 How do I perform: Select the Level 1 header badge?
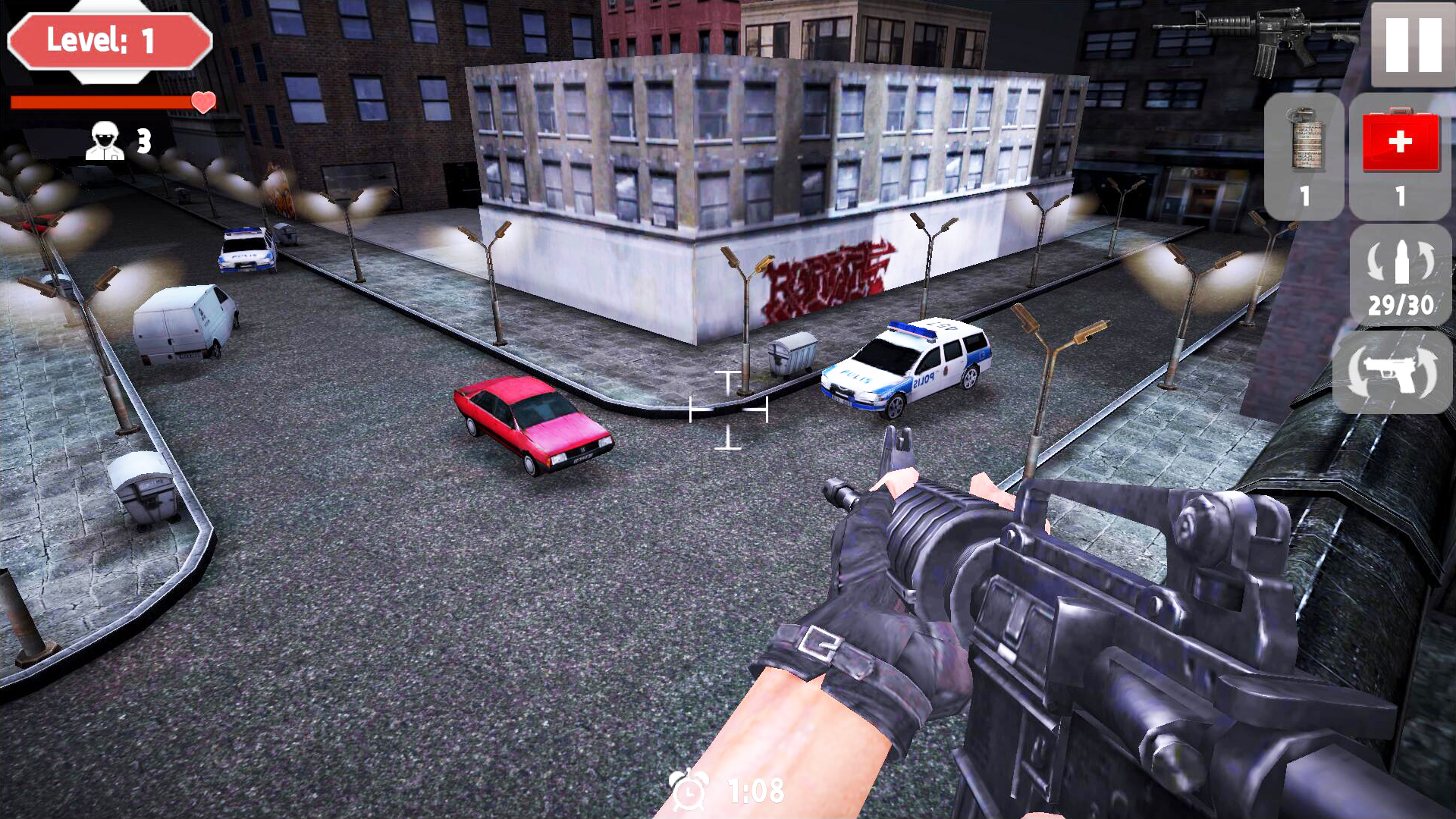[108, 42]
